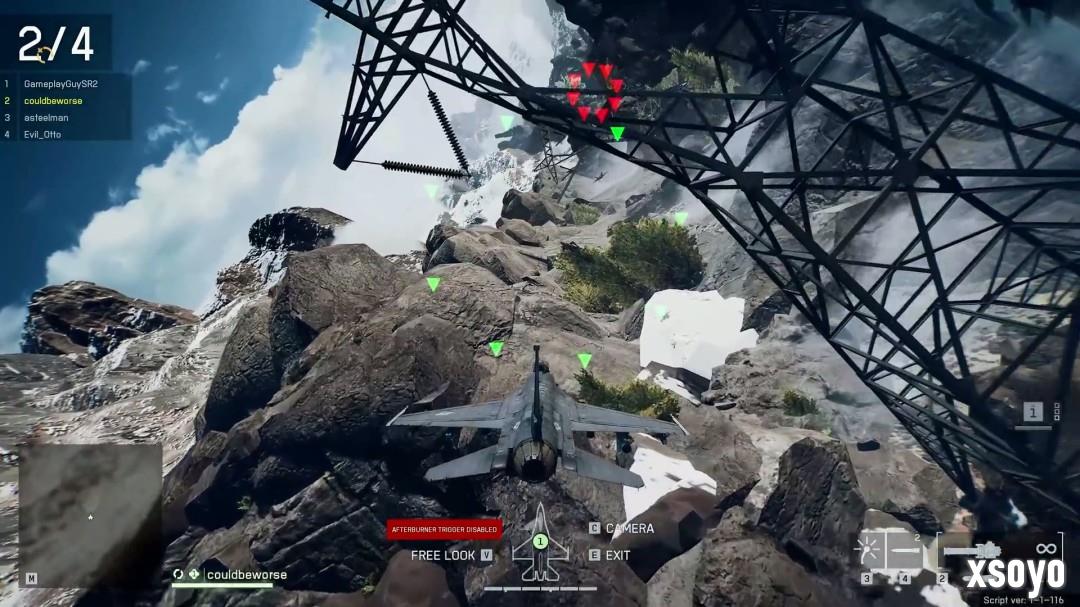Click the couldbeworse player name tag

click(x=245, y=575)
